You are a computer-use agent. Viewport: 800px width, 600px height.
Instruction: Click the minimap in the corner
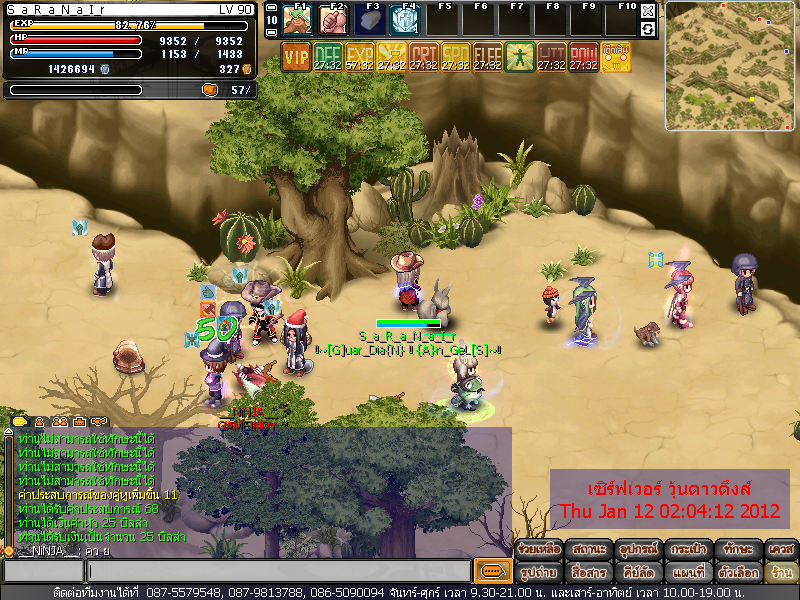click(730, 50)
